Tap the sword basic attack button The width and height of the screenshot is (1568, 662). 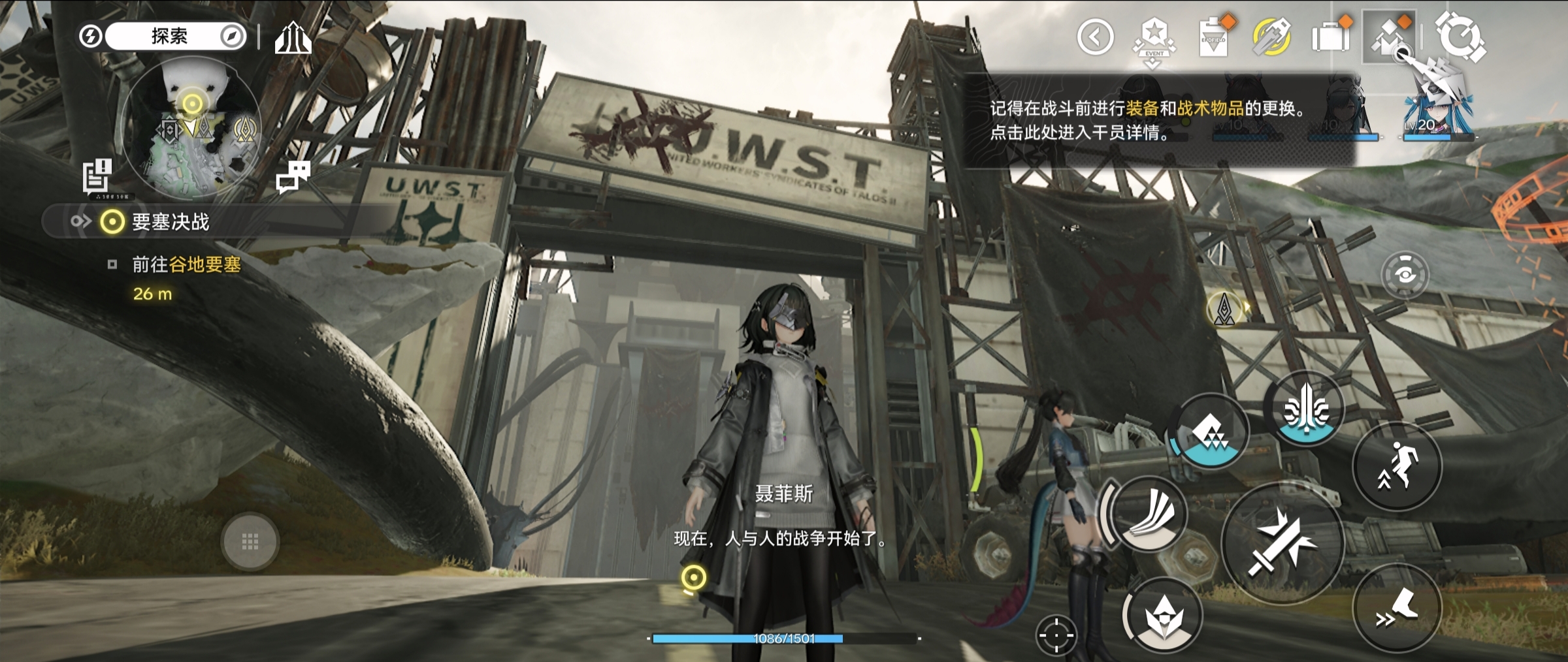pos(1282,543)
